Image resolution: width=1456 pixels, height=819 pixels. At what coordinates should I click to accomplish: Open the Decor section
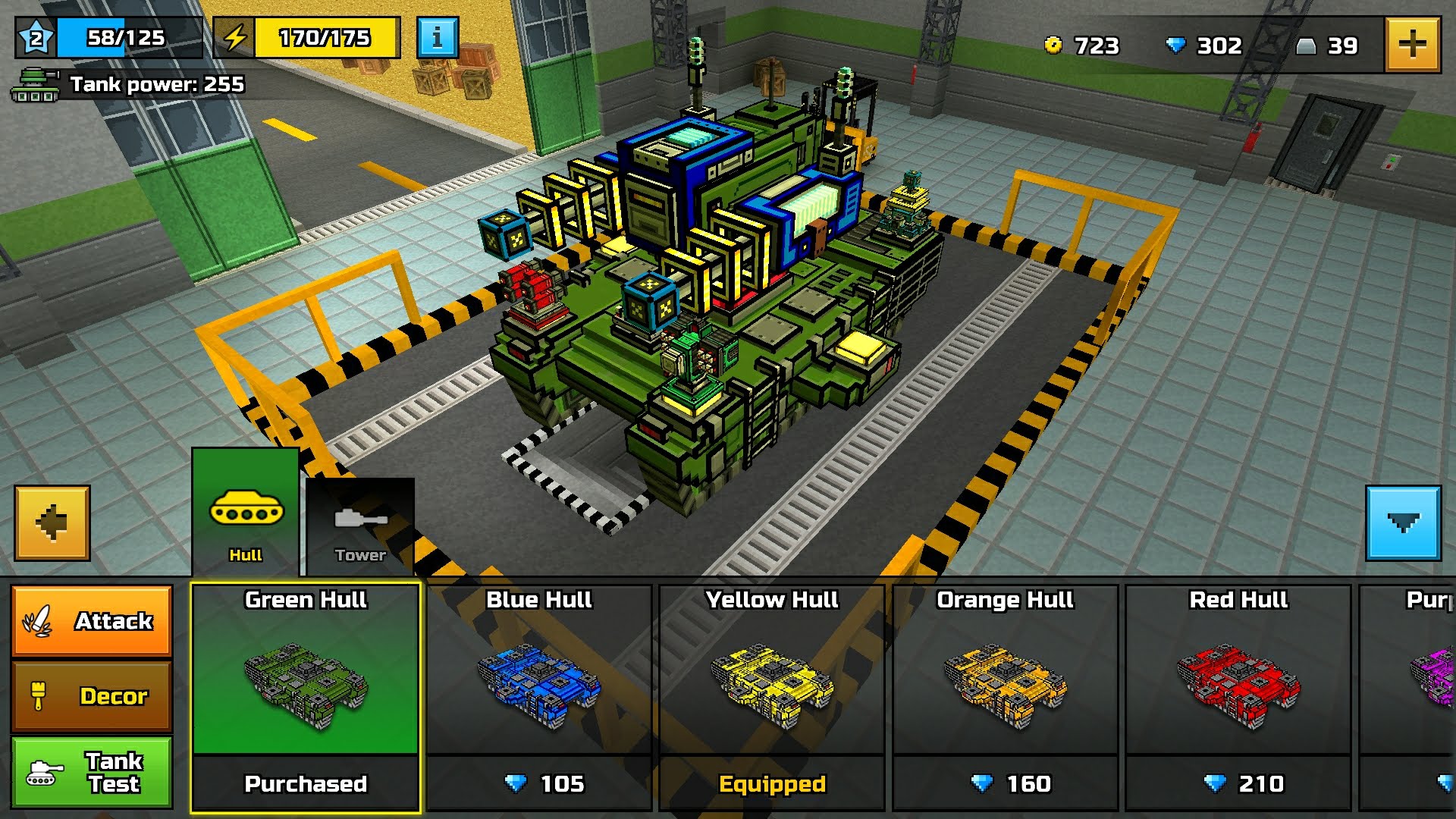click(x=92, y=695)
